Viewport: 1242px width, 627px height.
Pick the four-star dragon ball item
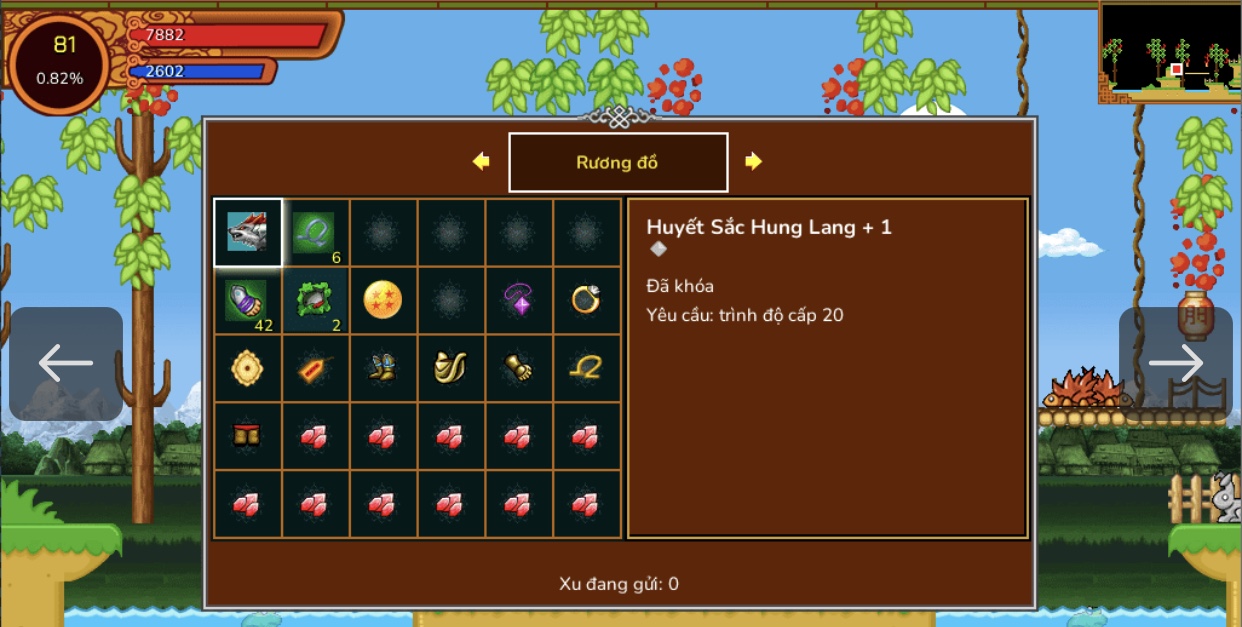384,300
